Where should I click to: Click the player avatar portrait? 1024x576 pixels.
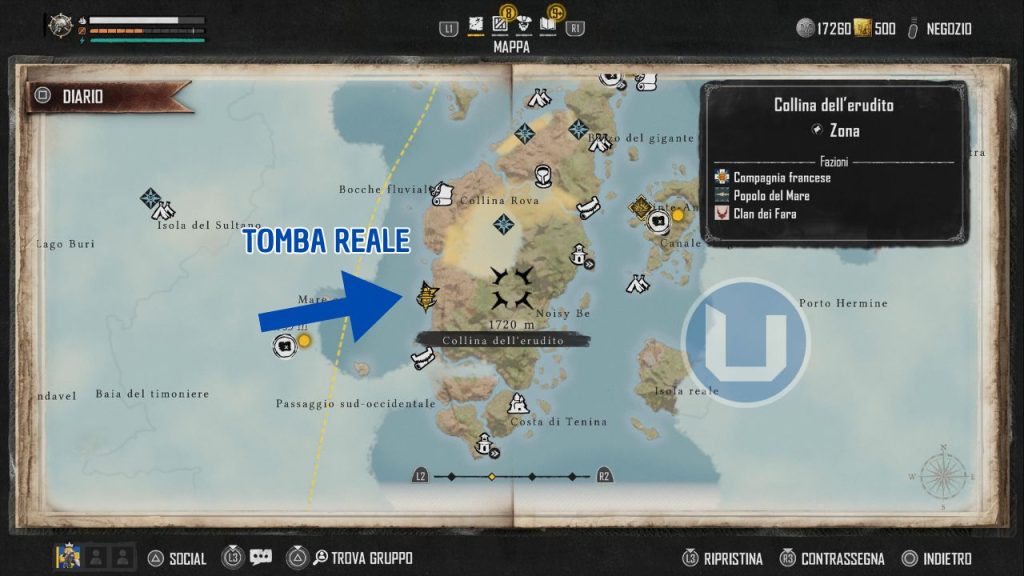click(x=67, y=557)
